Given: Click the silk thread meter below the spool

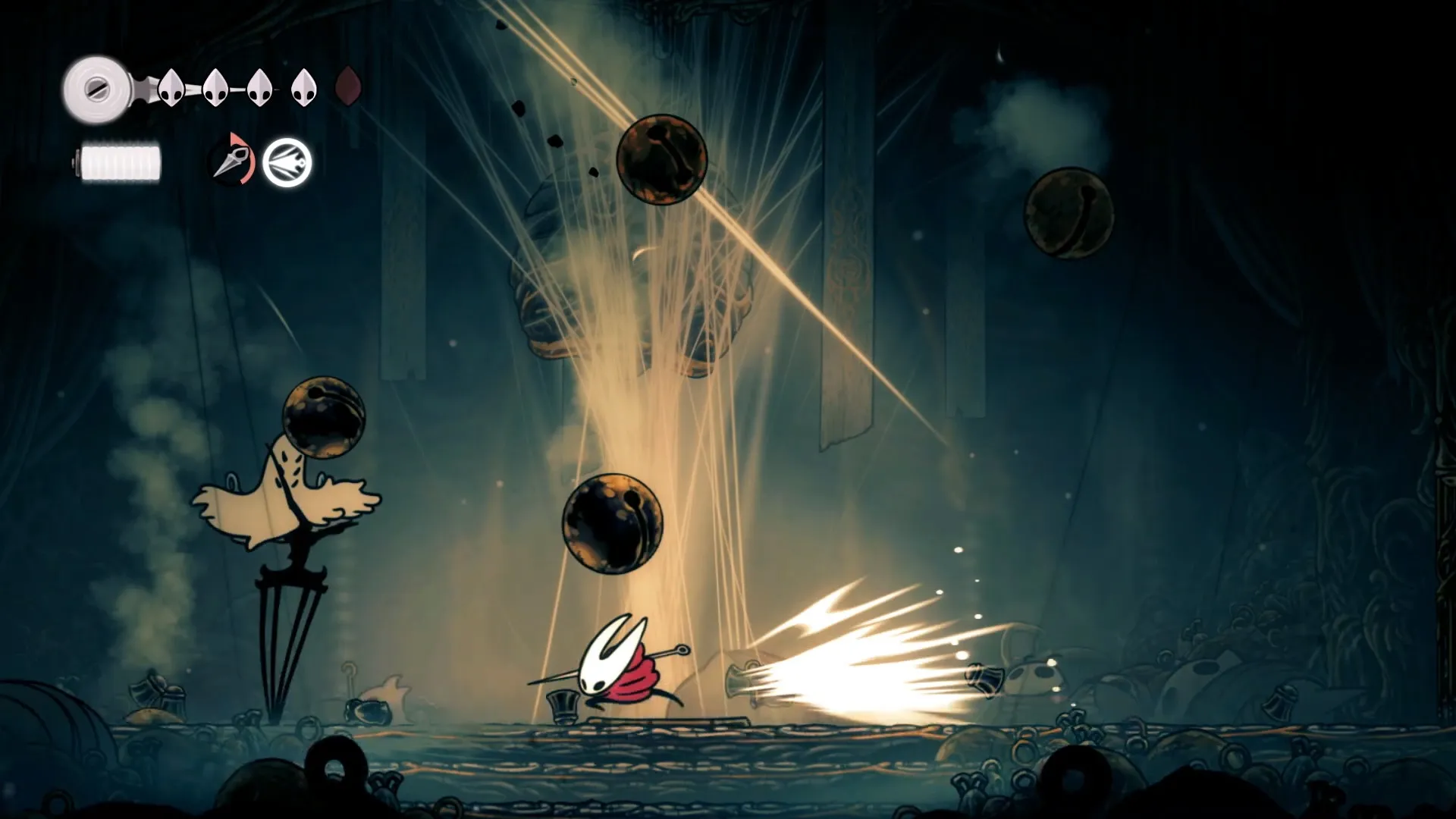Looking at the screenshot, I should click(x=120, y=159).
